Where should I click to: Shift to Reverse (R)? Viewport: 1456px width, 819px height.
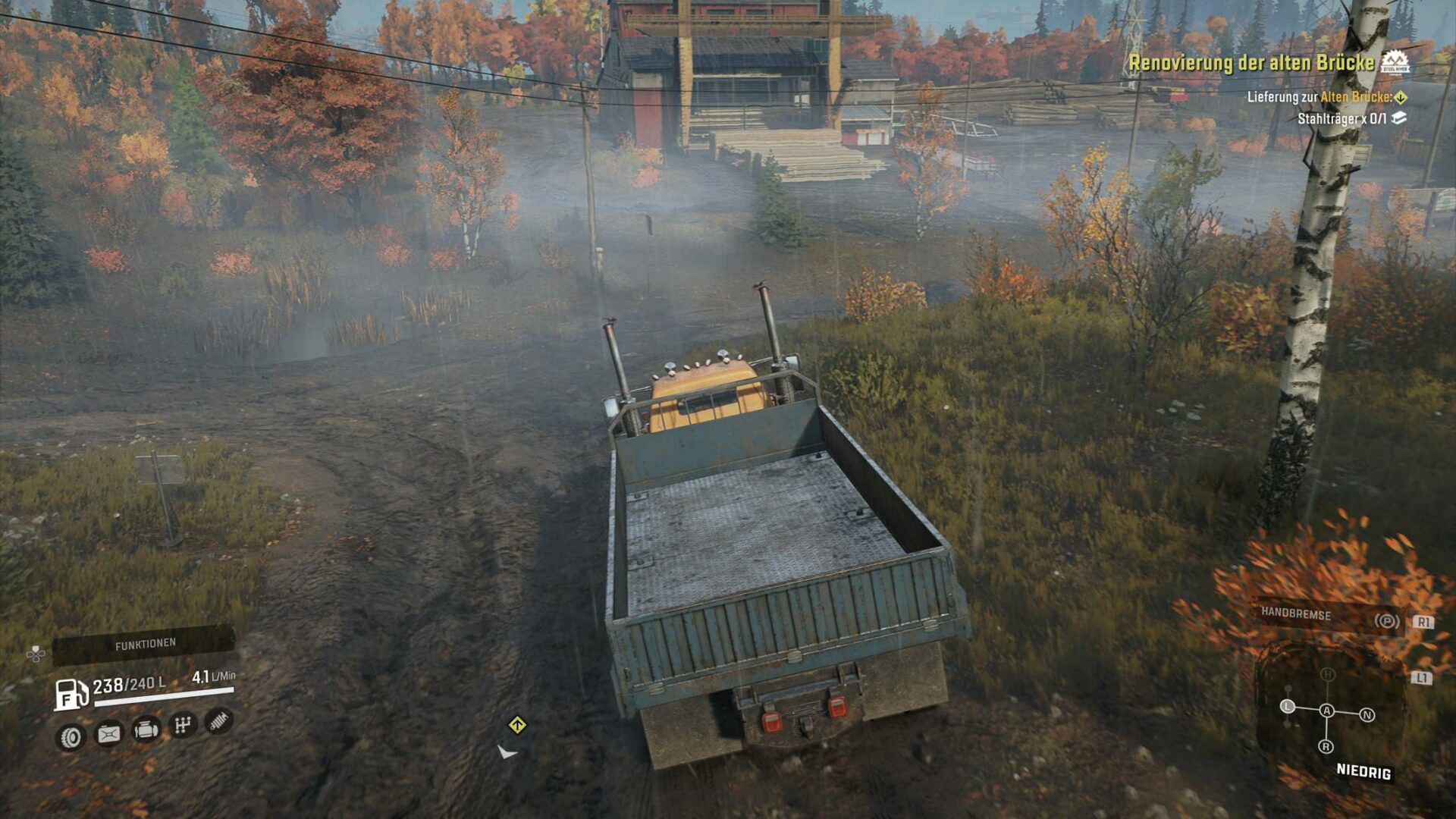point(1326,747)
